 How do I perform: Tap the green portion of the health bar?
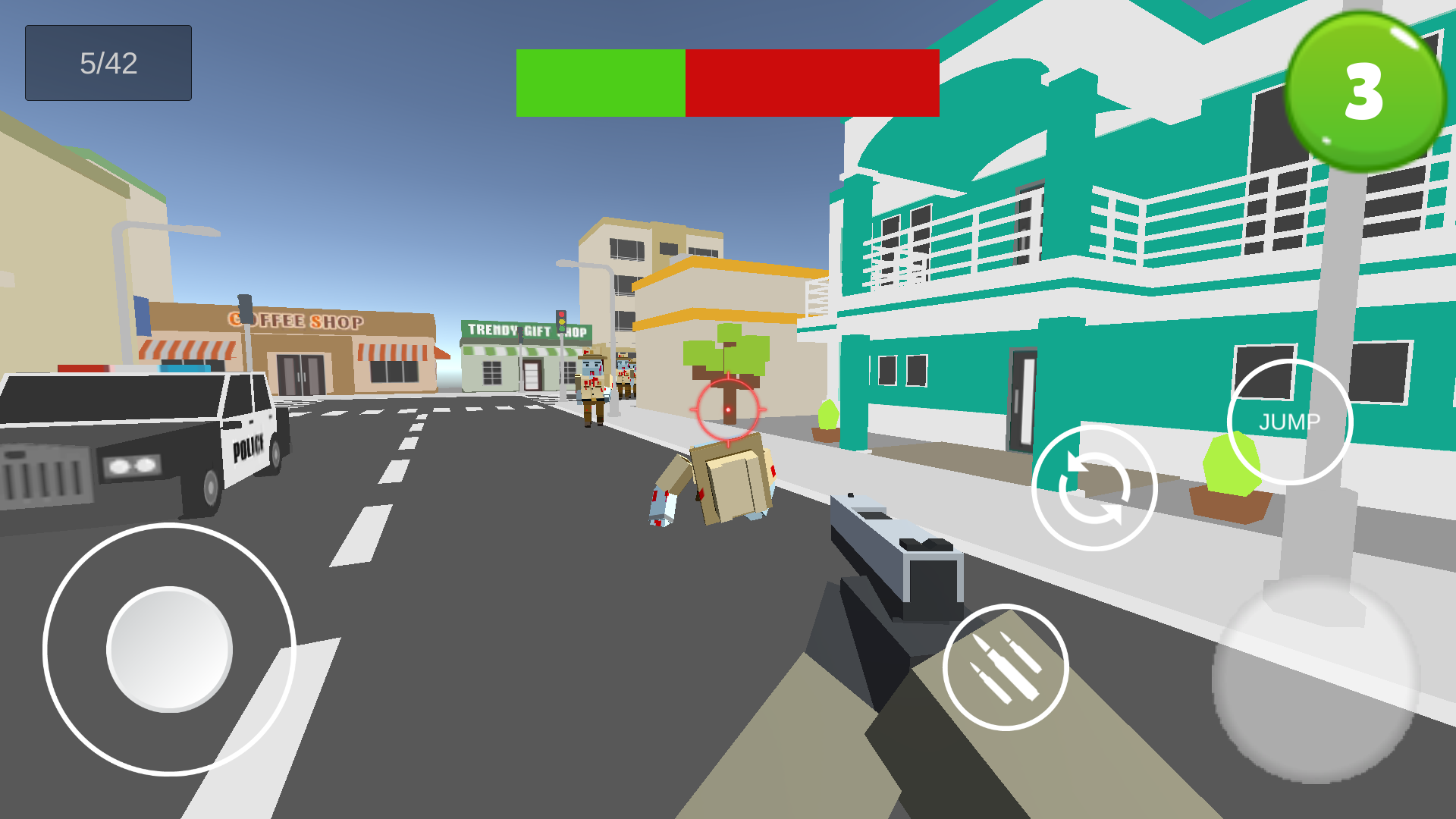pyautogui.click(x=599, y=83)
